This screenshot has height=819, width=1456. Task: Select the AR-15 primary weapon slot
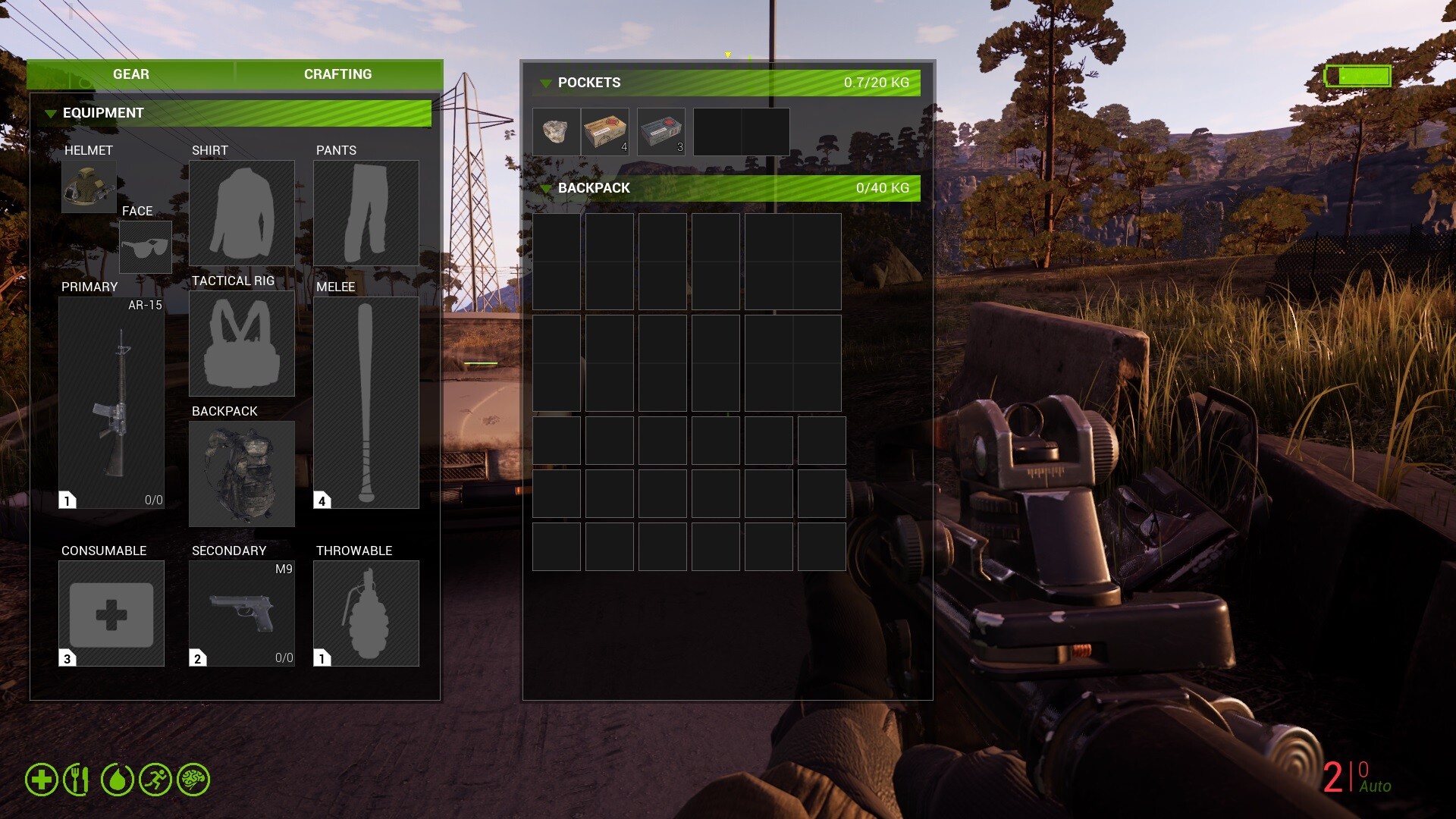tap(111, 402)
